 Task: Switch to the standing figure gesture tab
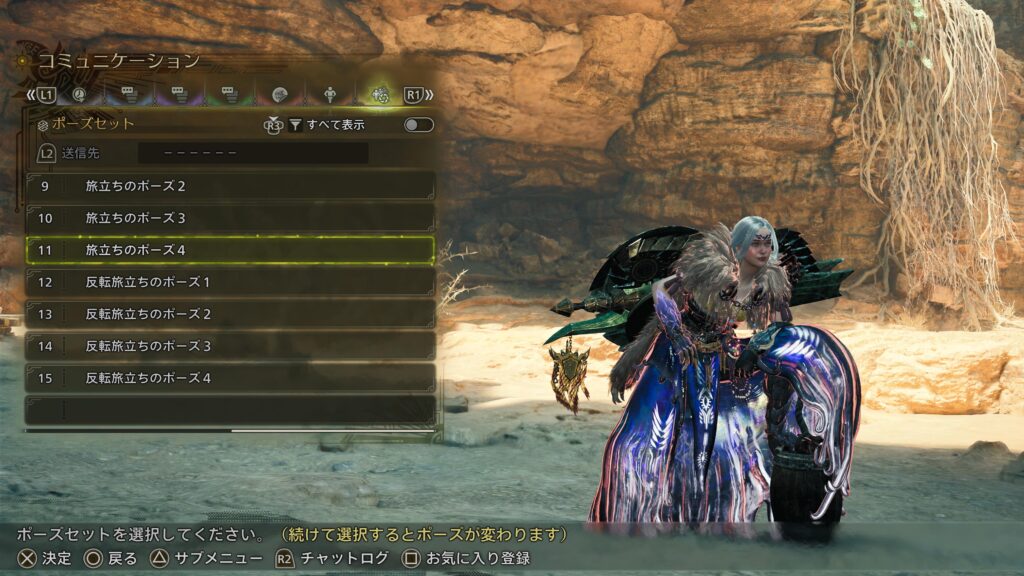[330, 95]
